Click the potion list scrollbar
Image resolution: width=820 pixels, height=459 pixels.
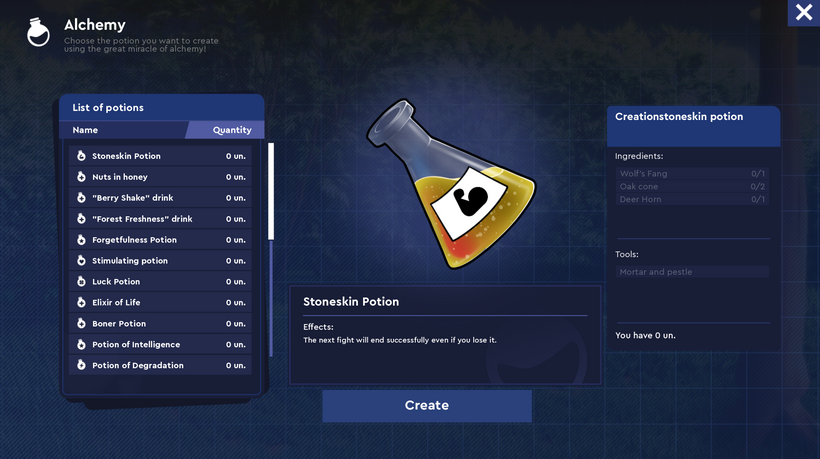coord(271,190)
